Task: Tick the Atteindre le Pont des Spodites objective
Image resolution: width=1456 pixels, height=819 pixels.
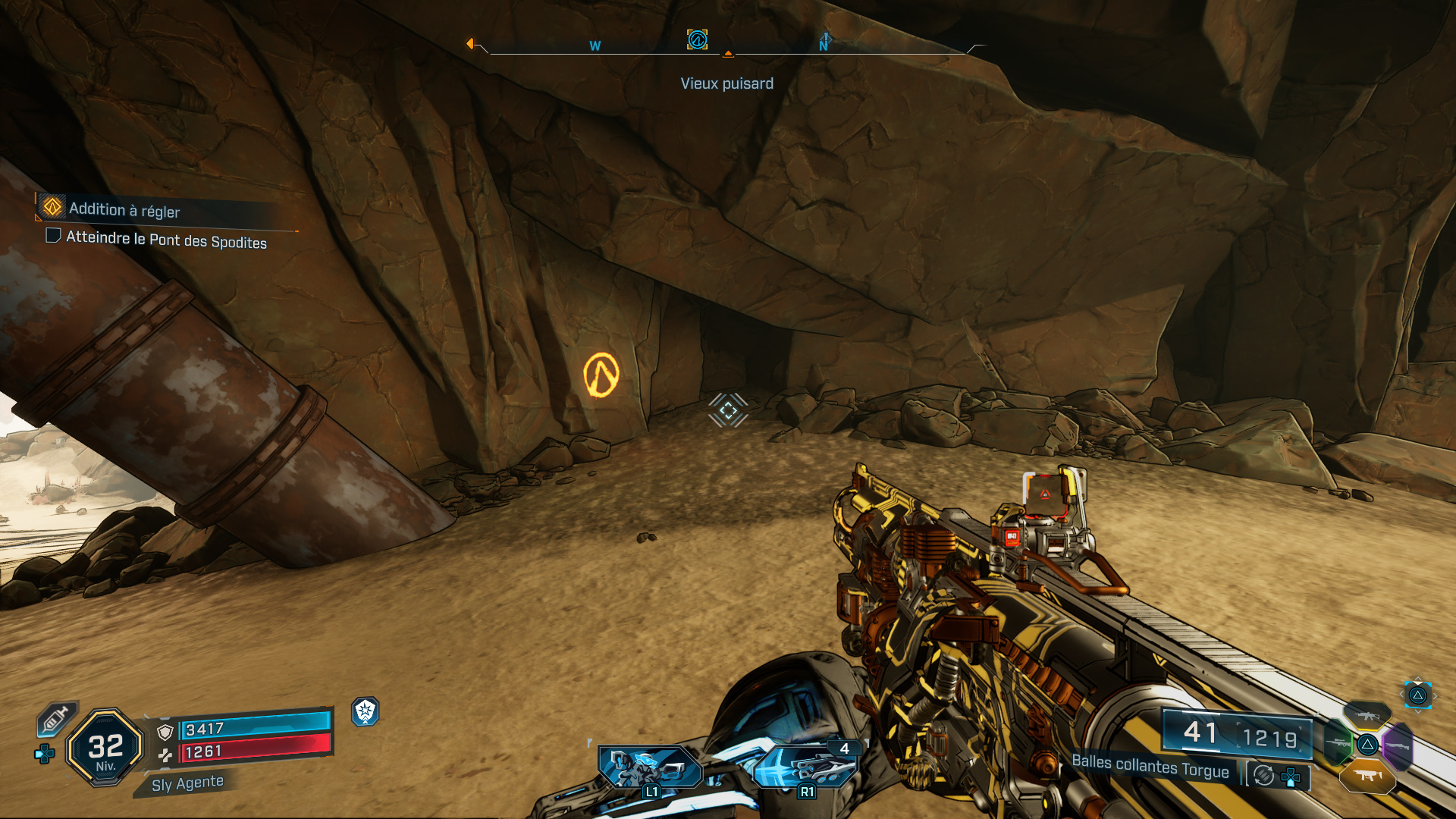Action: pyautogui.click(x=53, y=236)
